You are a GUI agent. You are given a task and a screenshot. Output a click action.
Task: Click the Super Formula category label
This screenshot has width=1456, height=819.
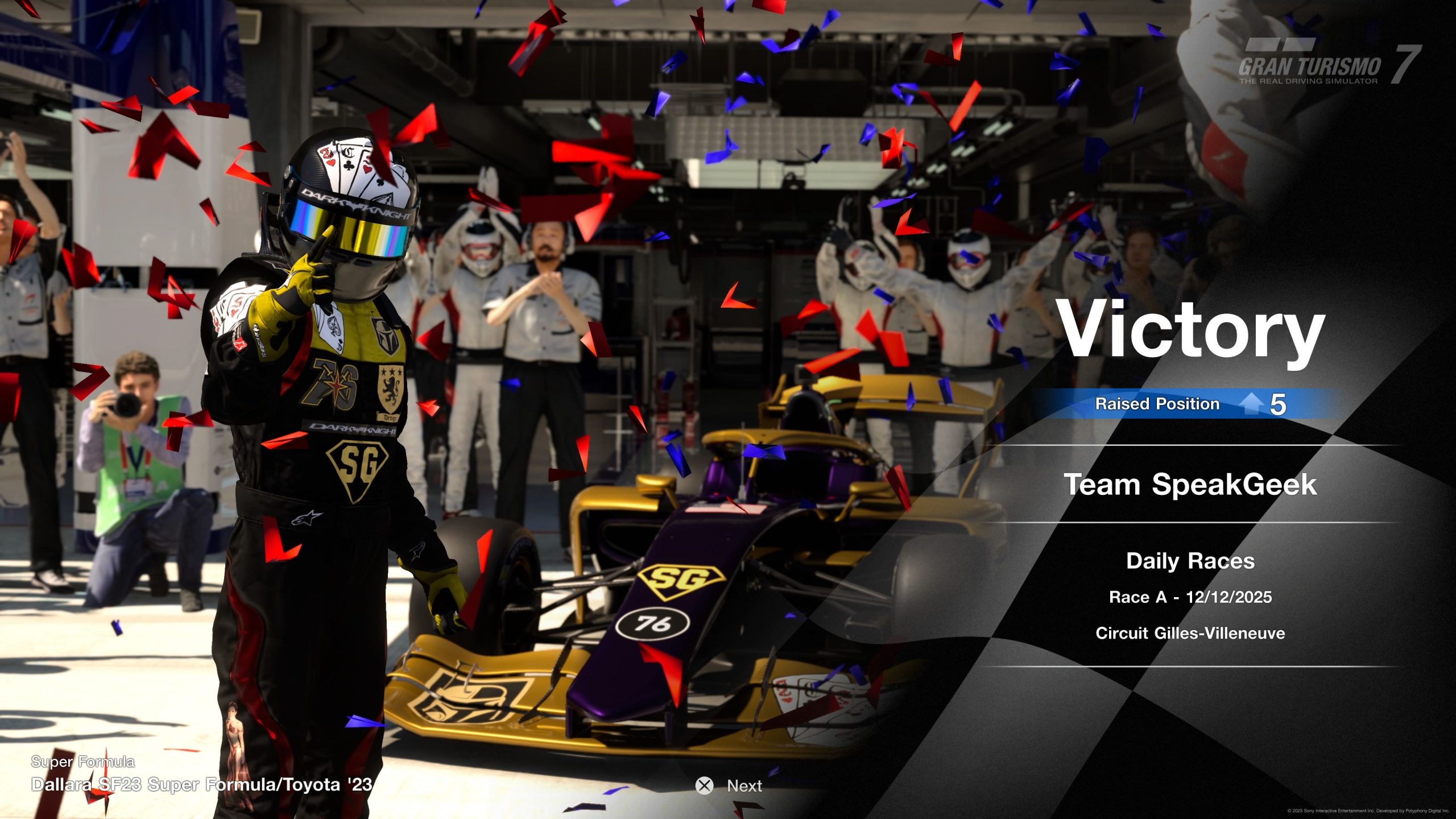tap(82, 761)
